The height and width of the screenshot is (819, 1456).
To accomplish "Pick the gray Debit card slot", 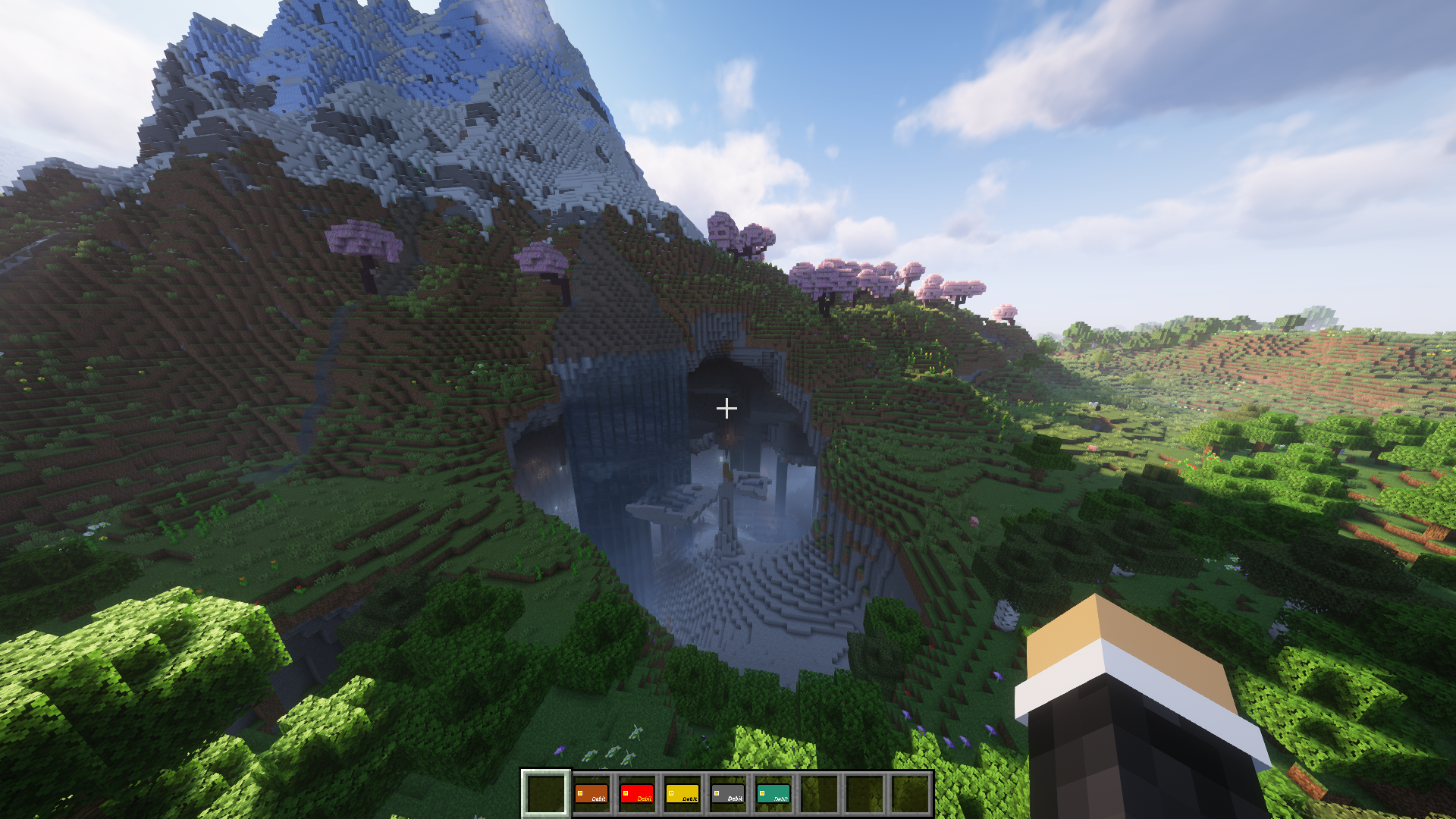I will [728, 793].
